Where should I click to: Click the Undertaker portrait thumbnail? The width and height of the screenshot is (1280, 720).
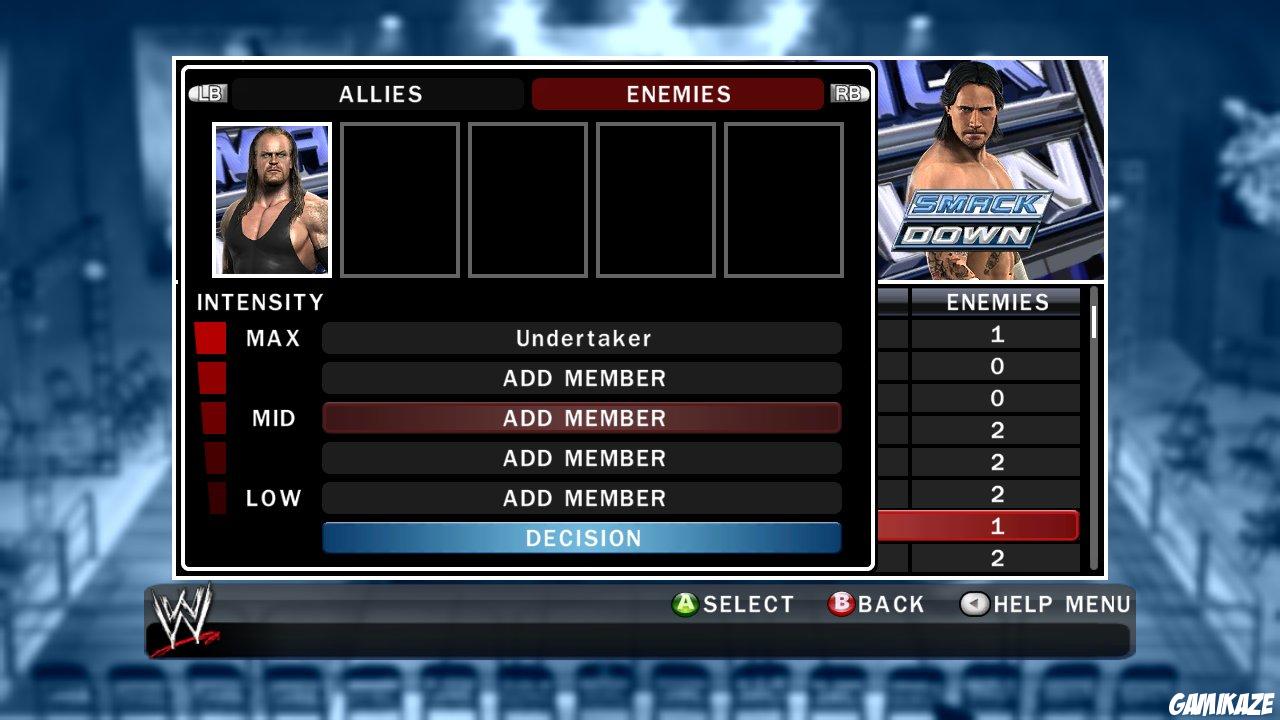[271, 198]
